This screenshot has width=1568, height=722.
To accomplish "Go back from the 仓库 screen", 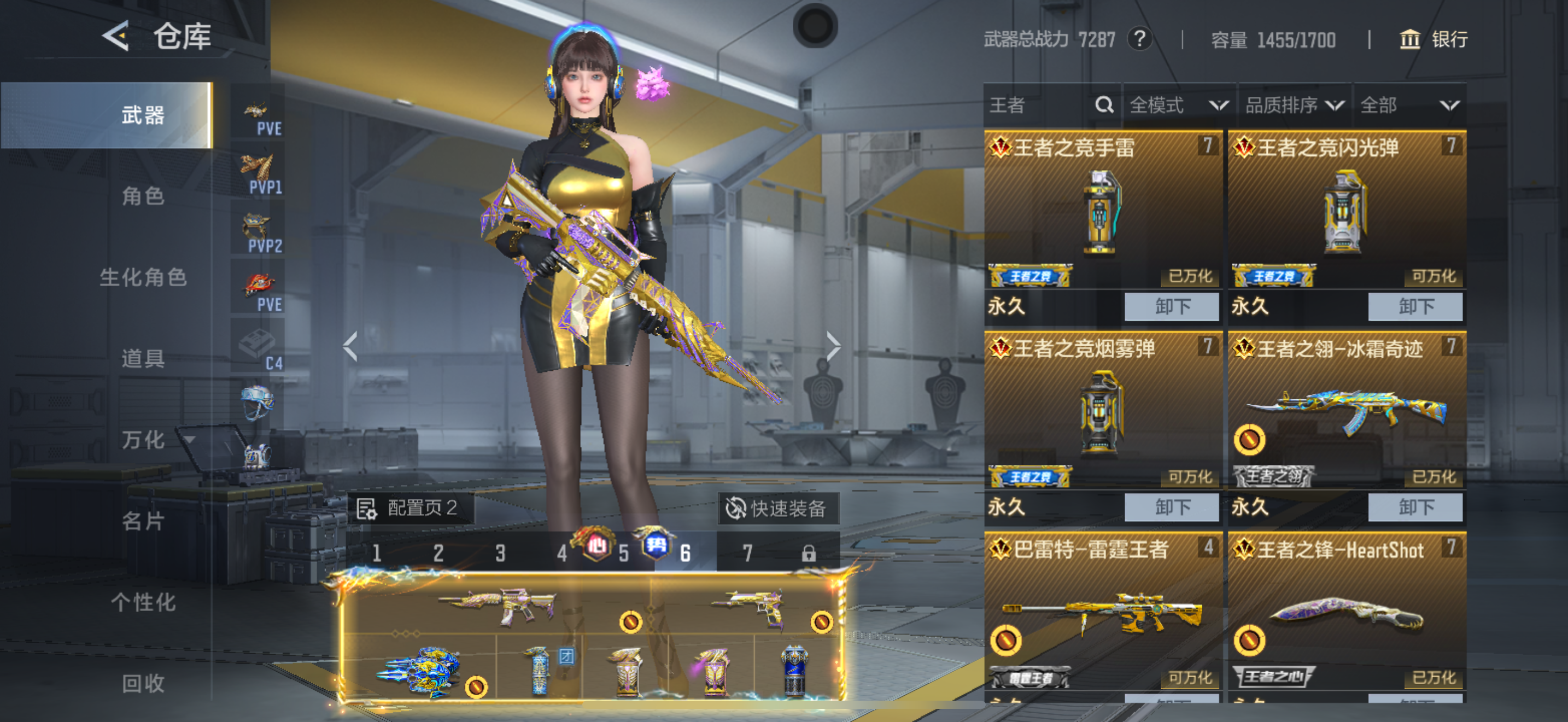I will tap(116, 36).
